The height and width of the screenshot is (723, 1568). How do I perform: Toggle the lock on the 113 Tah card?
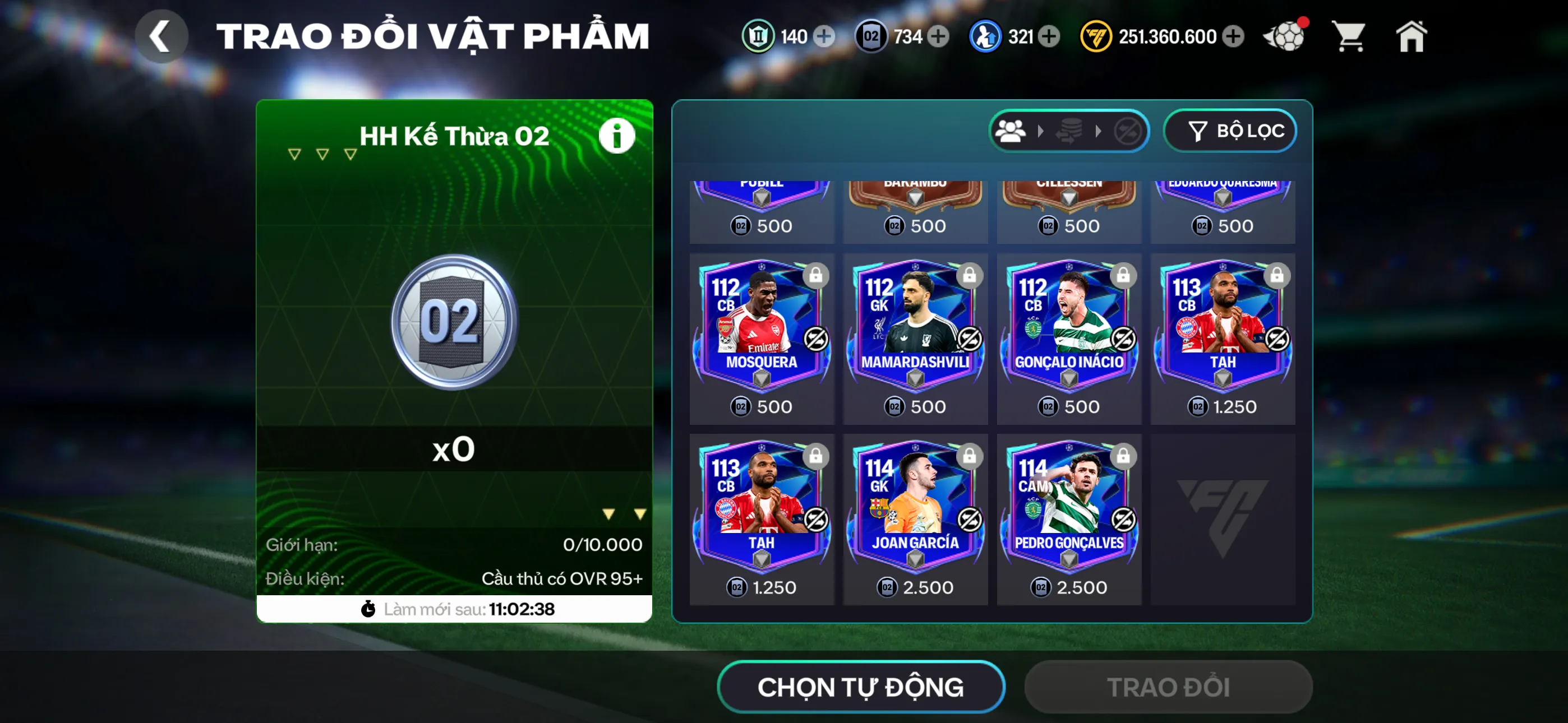point(1278,275)
